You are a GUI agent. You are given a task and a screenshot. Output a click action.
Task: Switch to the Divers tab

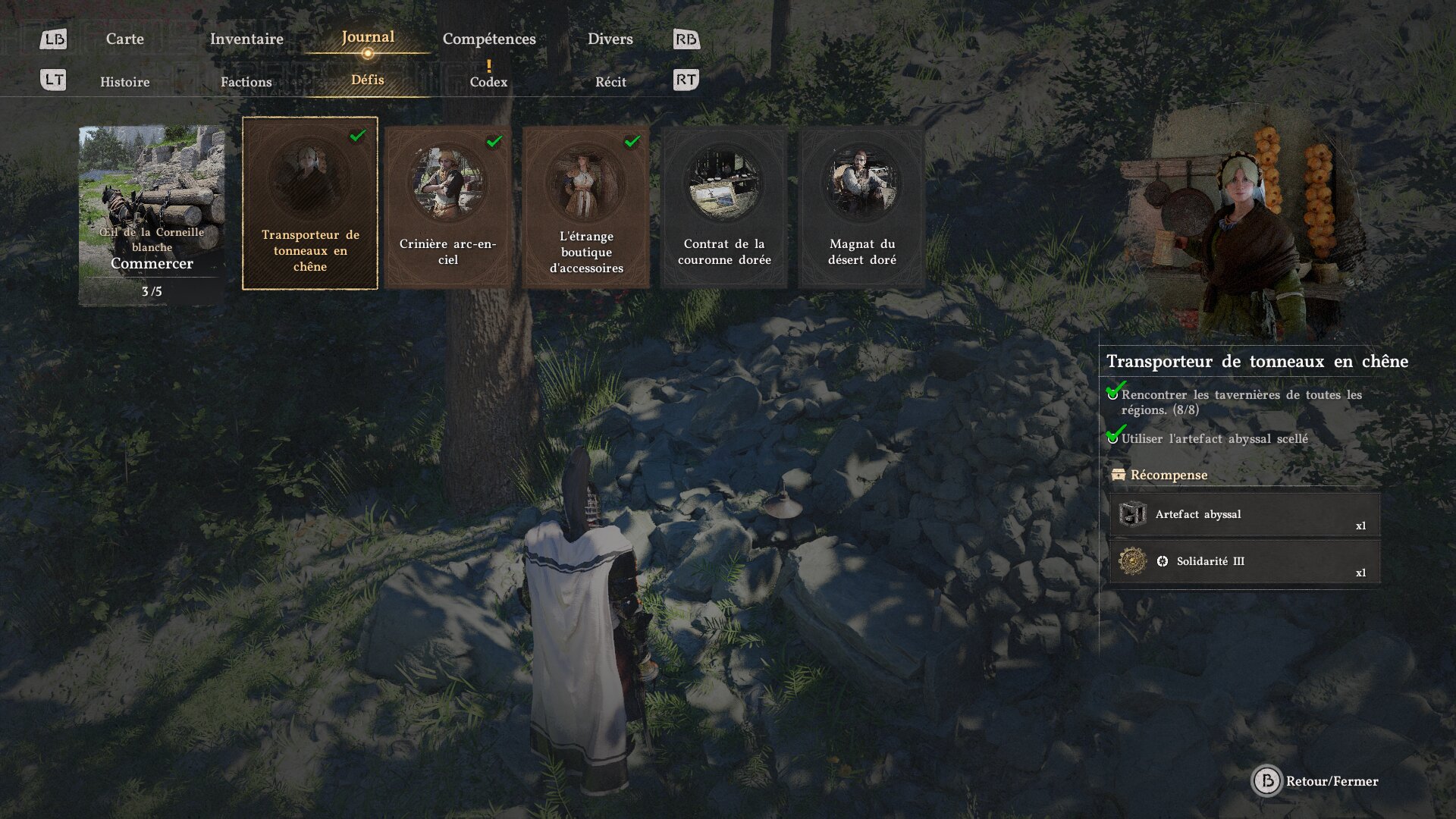coord(610,39)
